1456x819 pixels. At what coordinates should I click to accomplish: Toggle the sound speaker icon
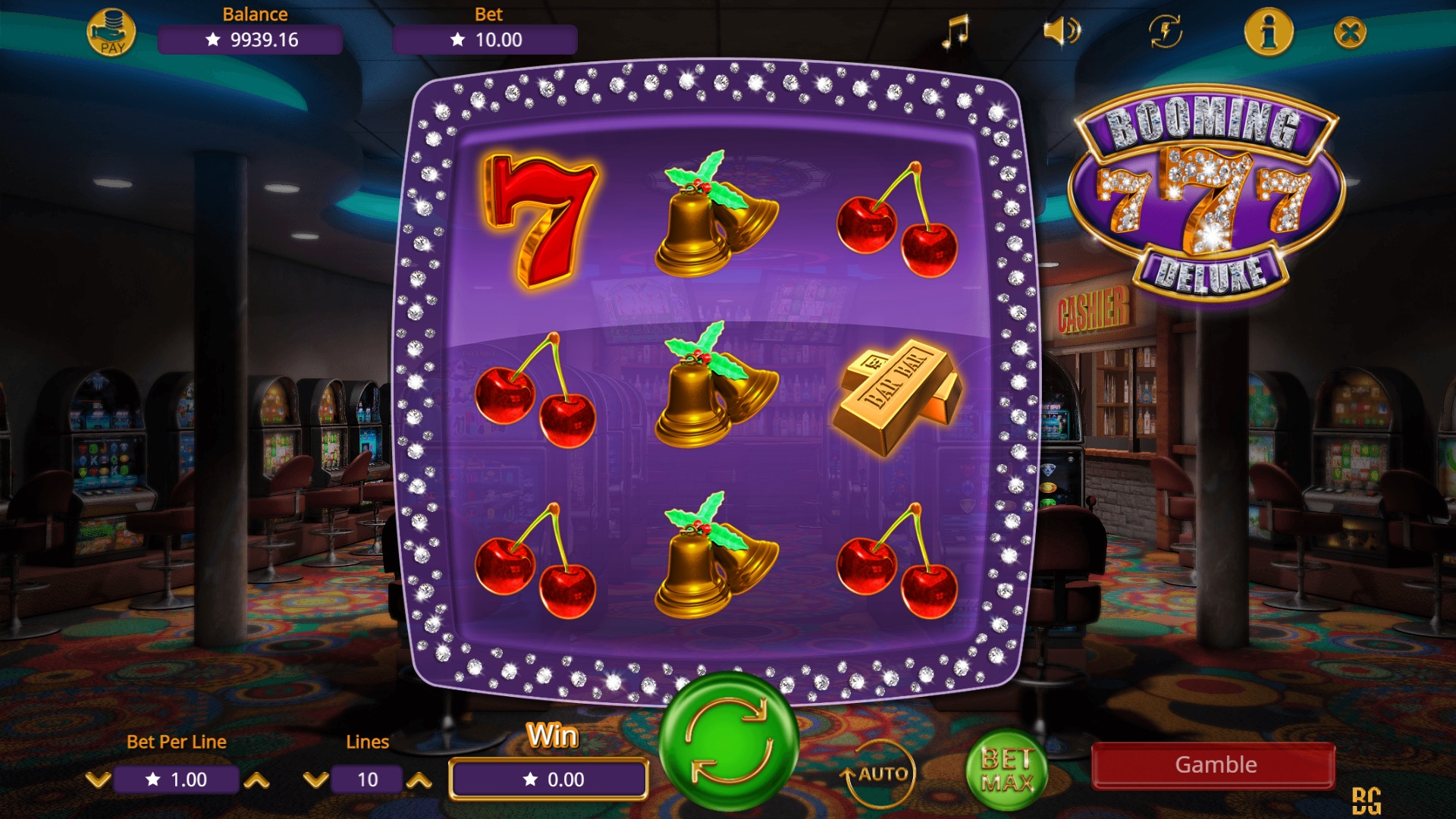click(1061, 32)
